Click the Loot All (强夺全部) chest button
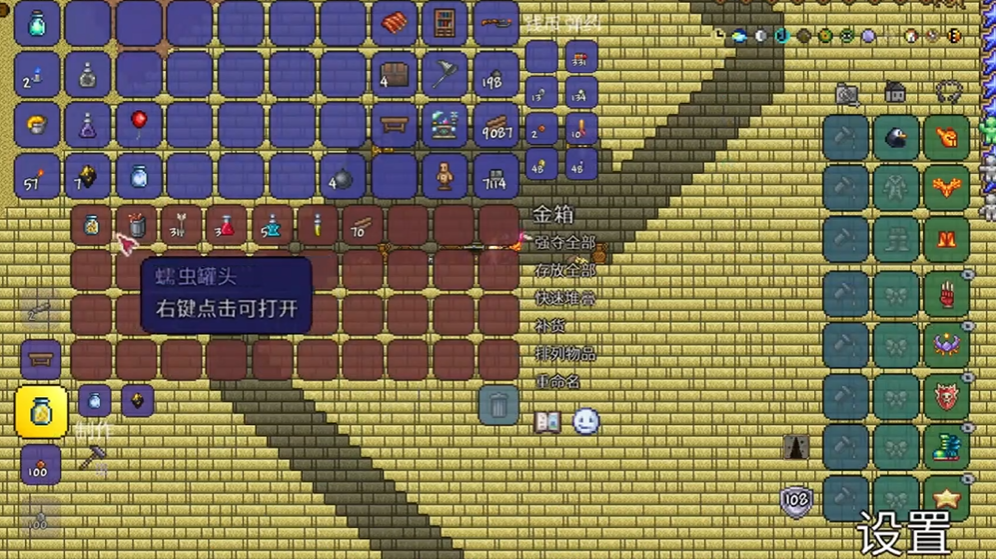The height and width of the screenshot is (559, 996). [x=565, y=242]
